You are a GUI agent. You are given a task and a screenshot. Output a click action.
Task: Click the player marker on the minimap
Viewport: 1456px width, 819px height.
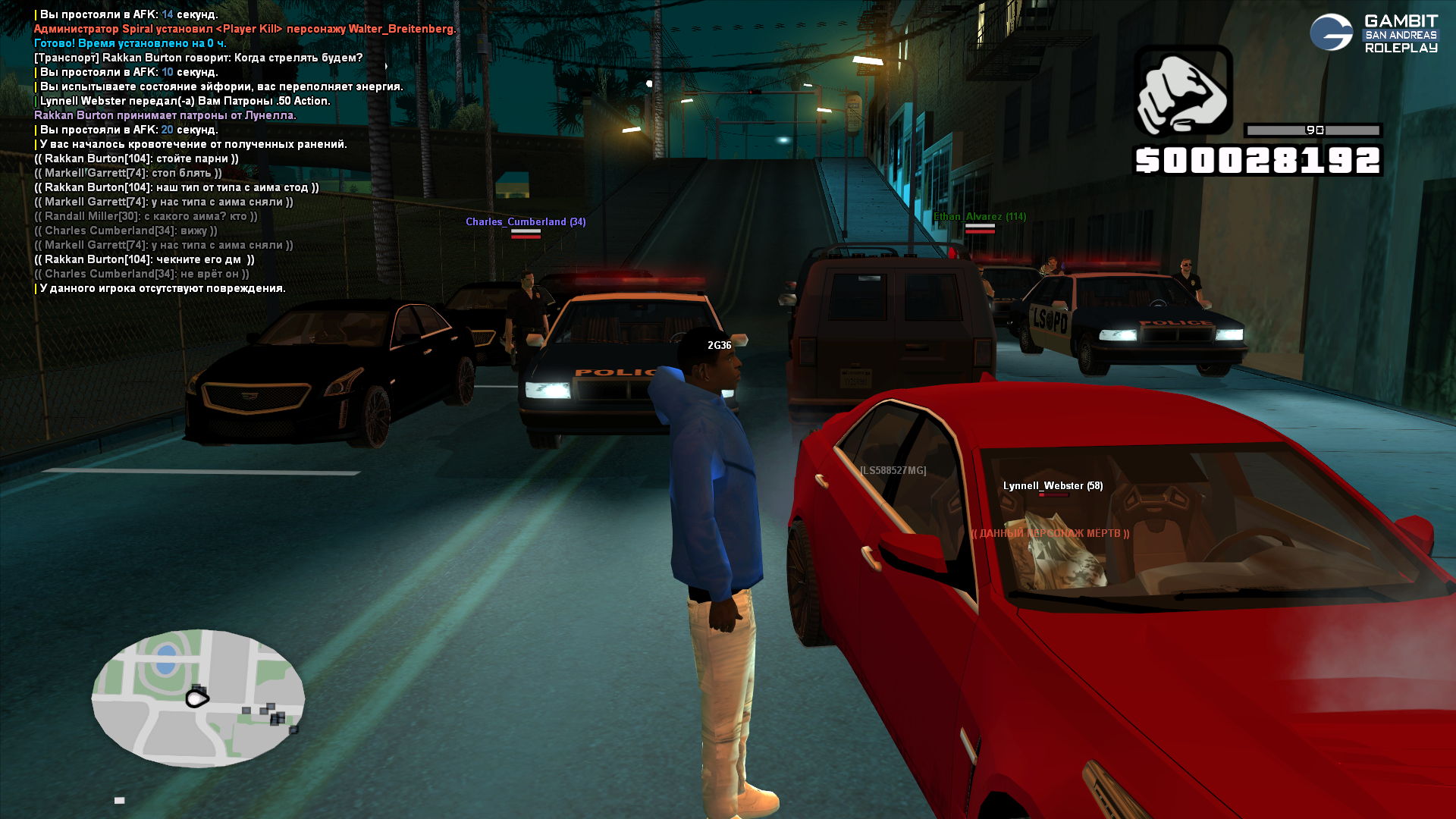click(x=196, y=698)
